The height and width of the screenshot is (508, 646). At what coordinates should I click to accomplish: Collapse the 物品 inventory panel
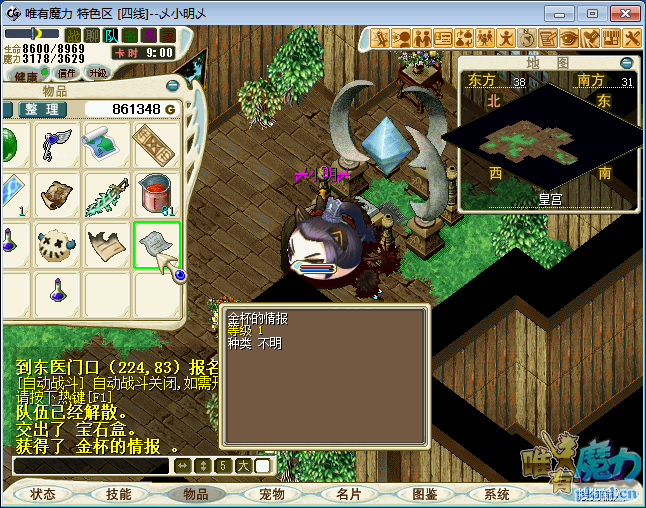point(173,87)
